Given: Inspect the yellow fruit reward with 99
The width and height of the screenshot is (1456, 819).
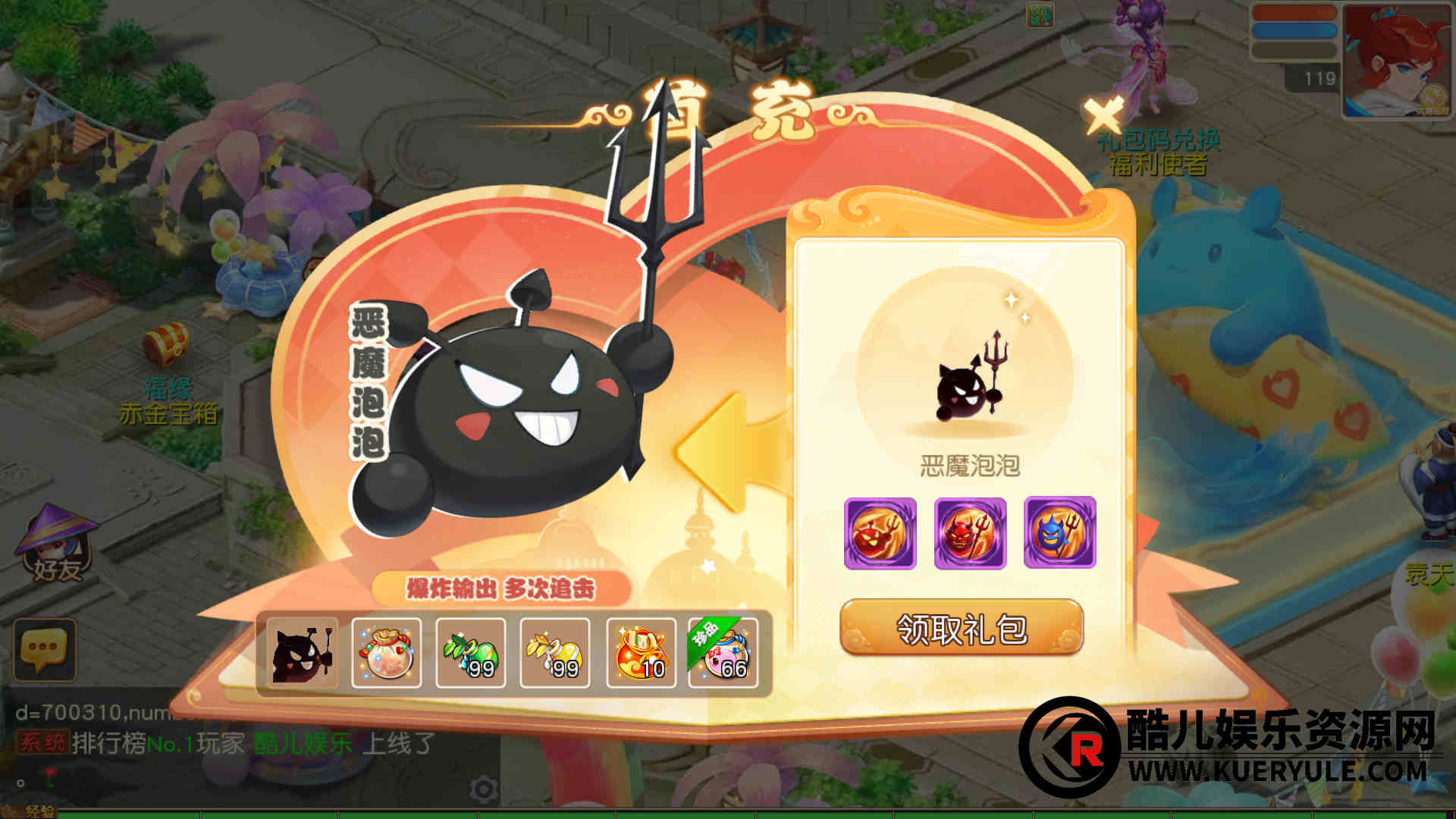Looking at the screenshot, I should (x=555, y=653).
